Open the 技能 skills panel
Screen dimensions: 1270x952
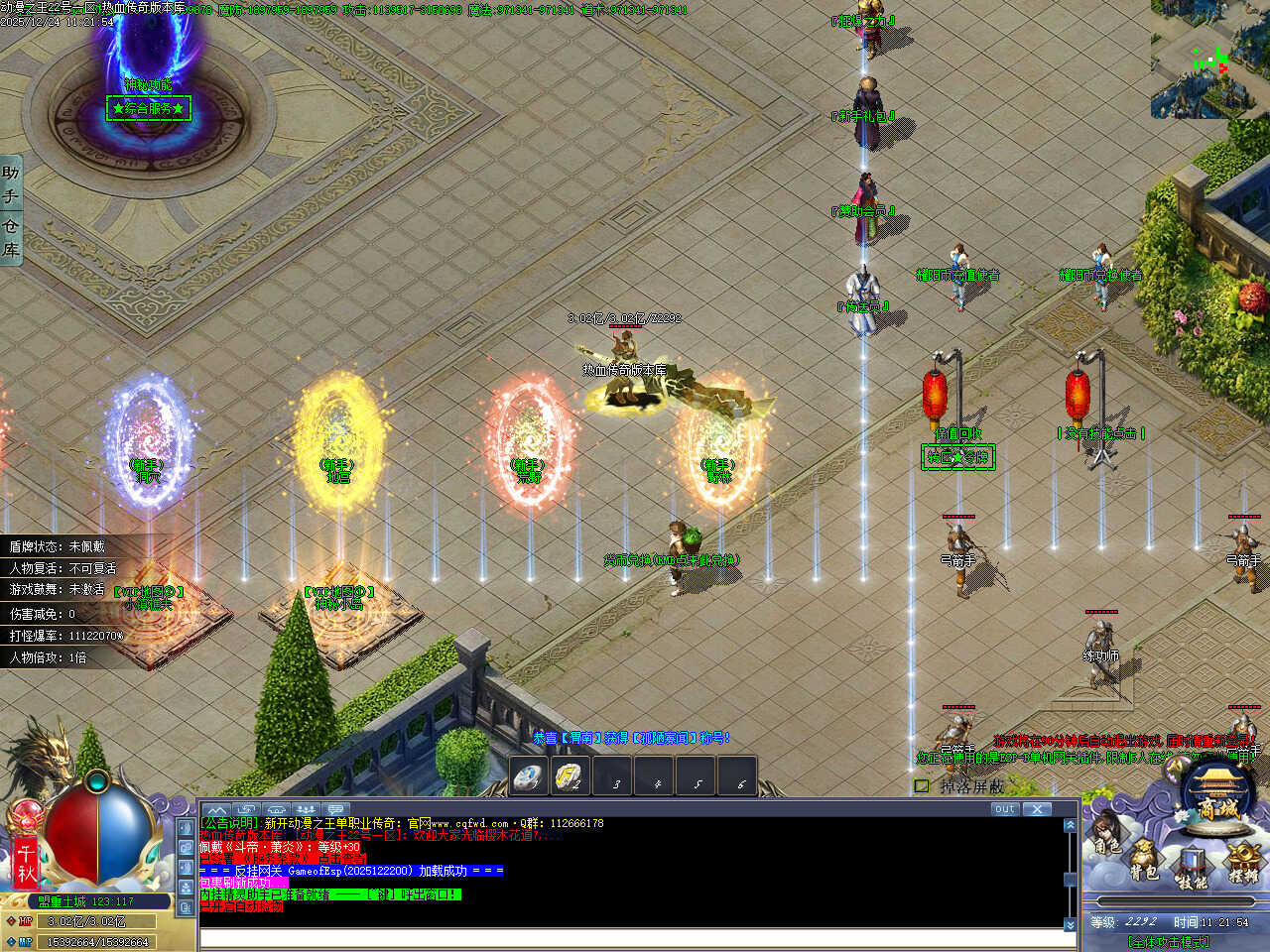(x=1191, y=868)
